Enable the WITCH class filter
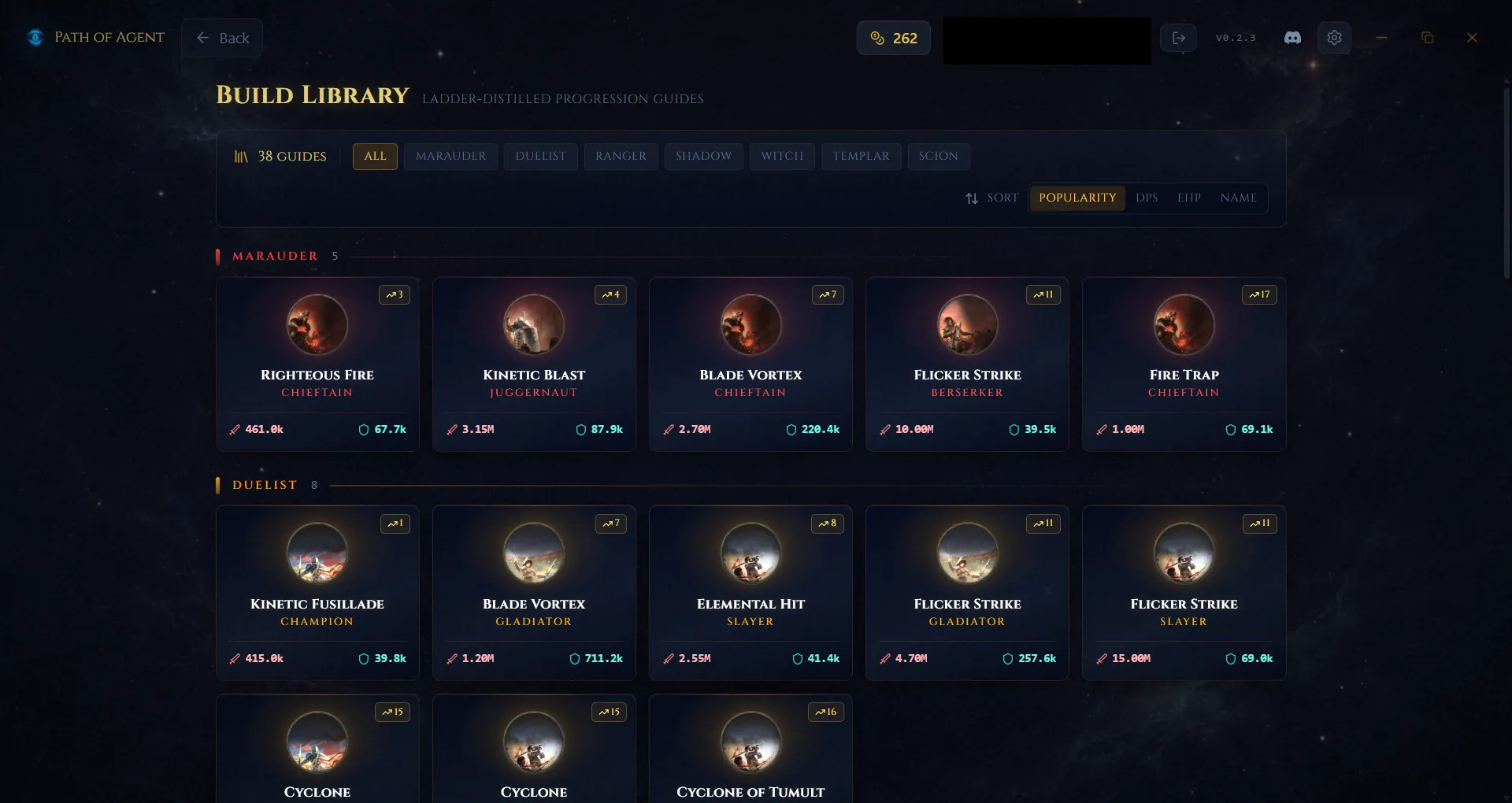The height and width of the screenshot is (803, 1512). click(781, 156)
